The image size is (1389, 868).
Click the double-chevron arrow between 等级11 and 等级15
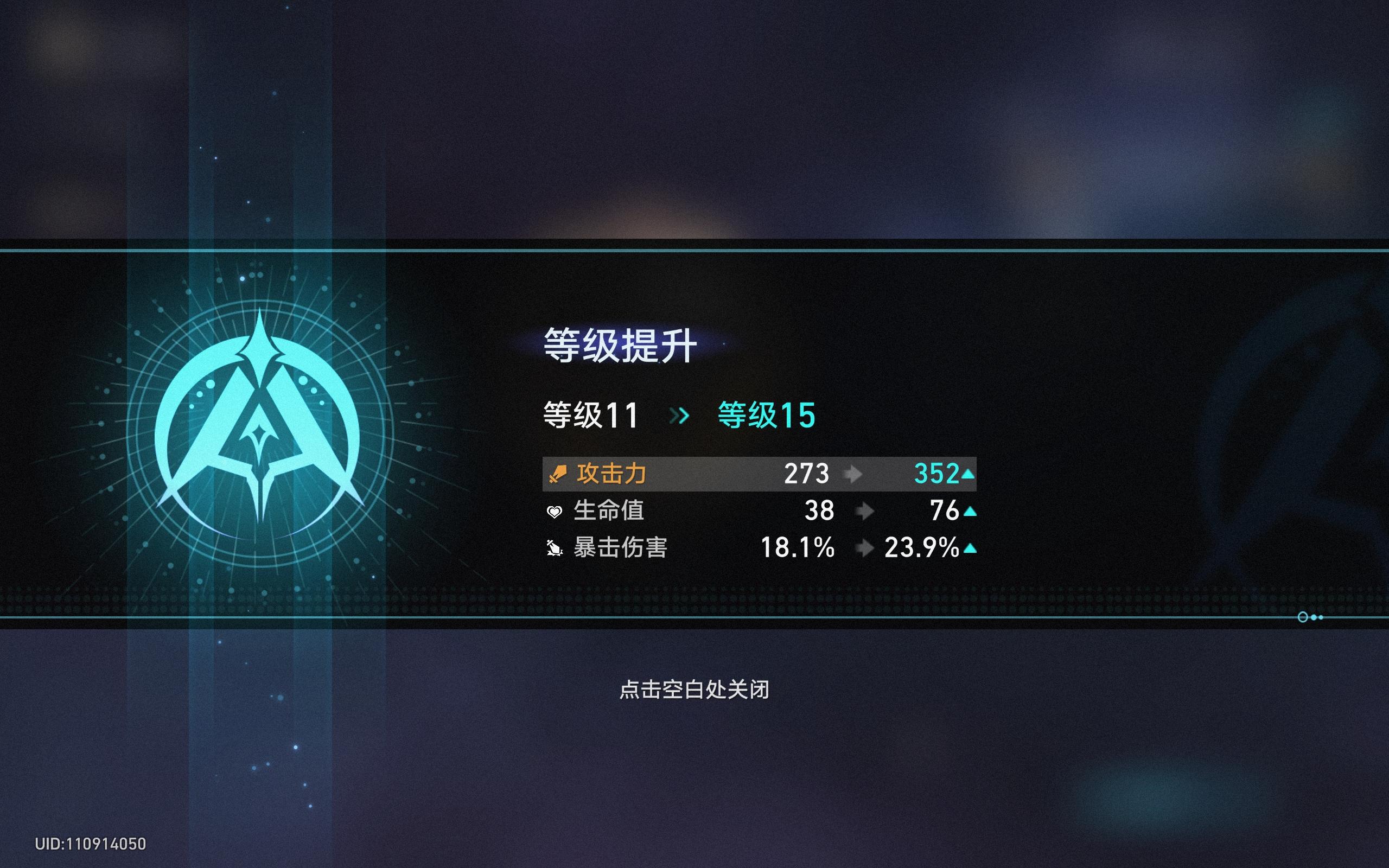(681, 416)
